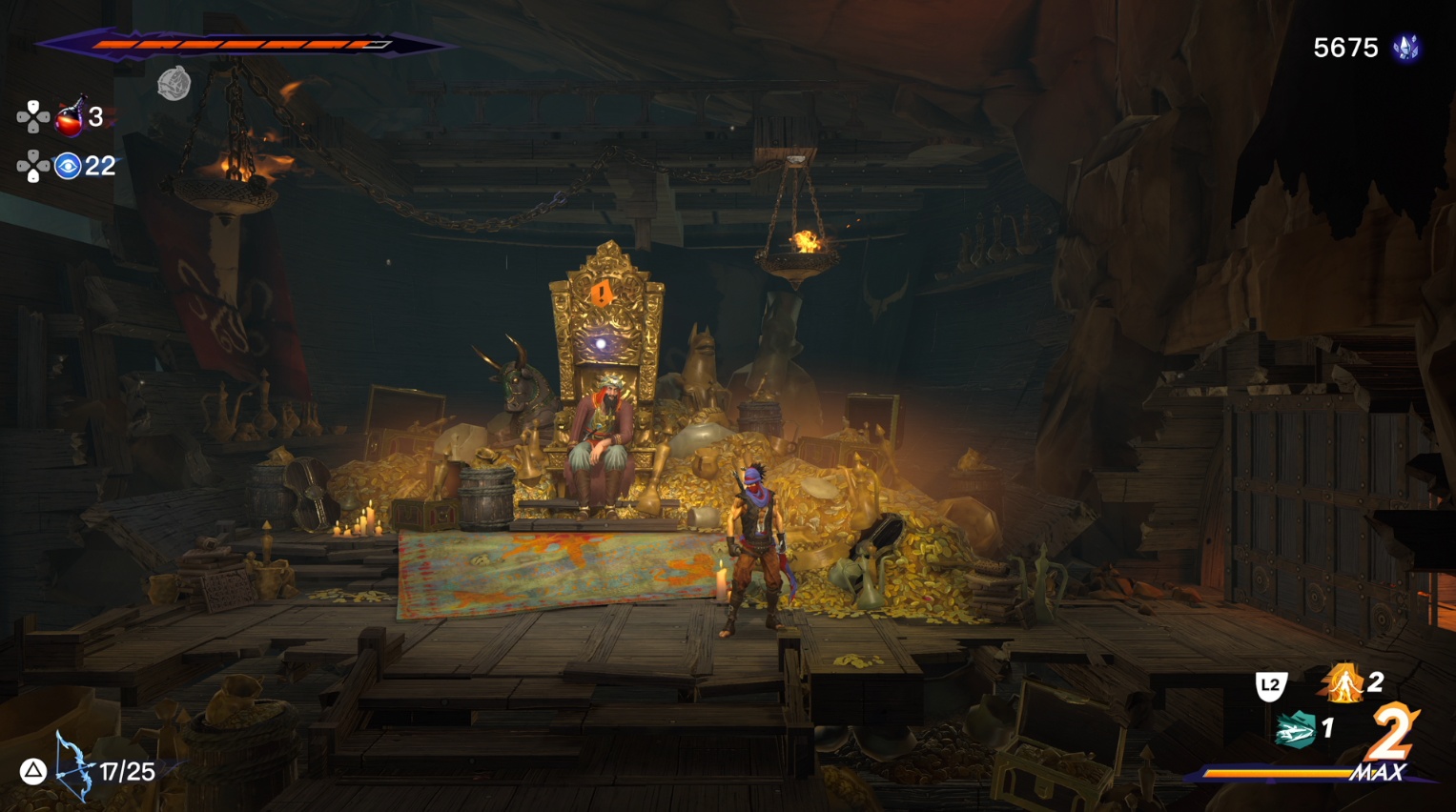This screenshot has width=1456, height=812.
Task: Activate the orange Athra surge figure icon
Action: [1343, 682]
